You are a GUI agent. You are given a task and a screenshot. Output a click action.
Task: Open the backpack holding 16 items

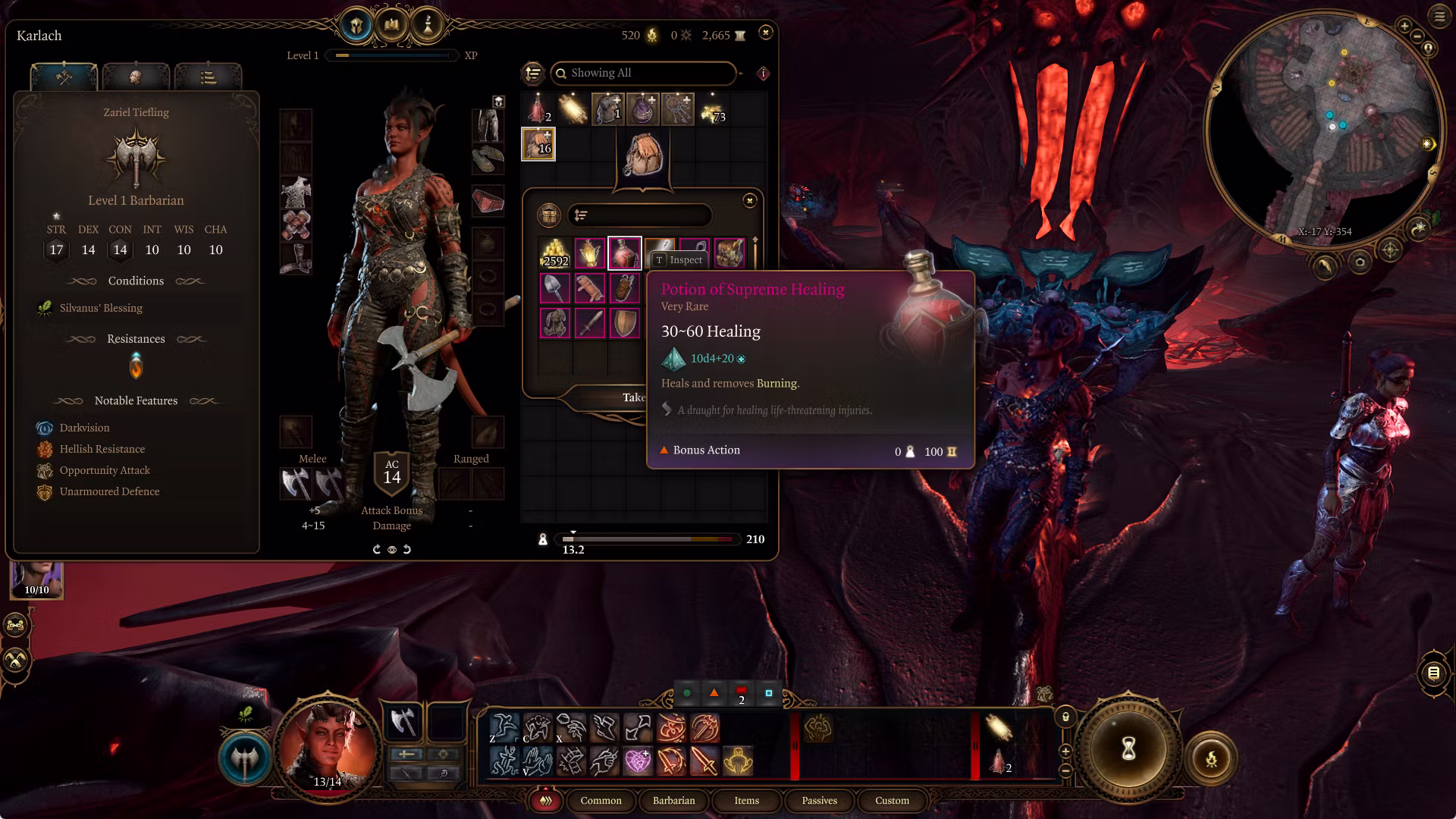(x=538, y=143)
